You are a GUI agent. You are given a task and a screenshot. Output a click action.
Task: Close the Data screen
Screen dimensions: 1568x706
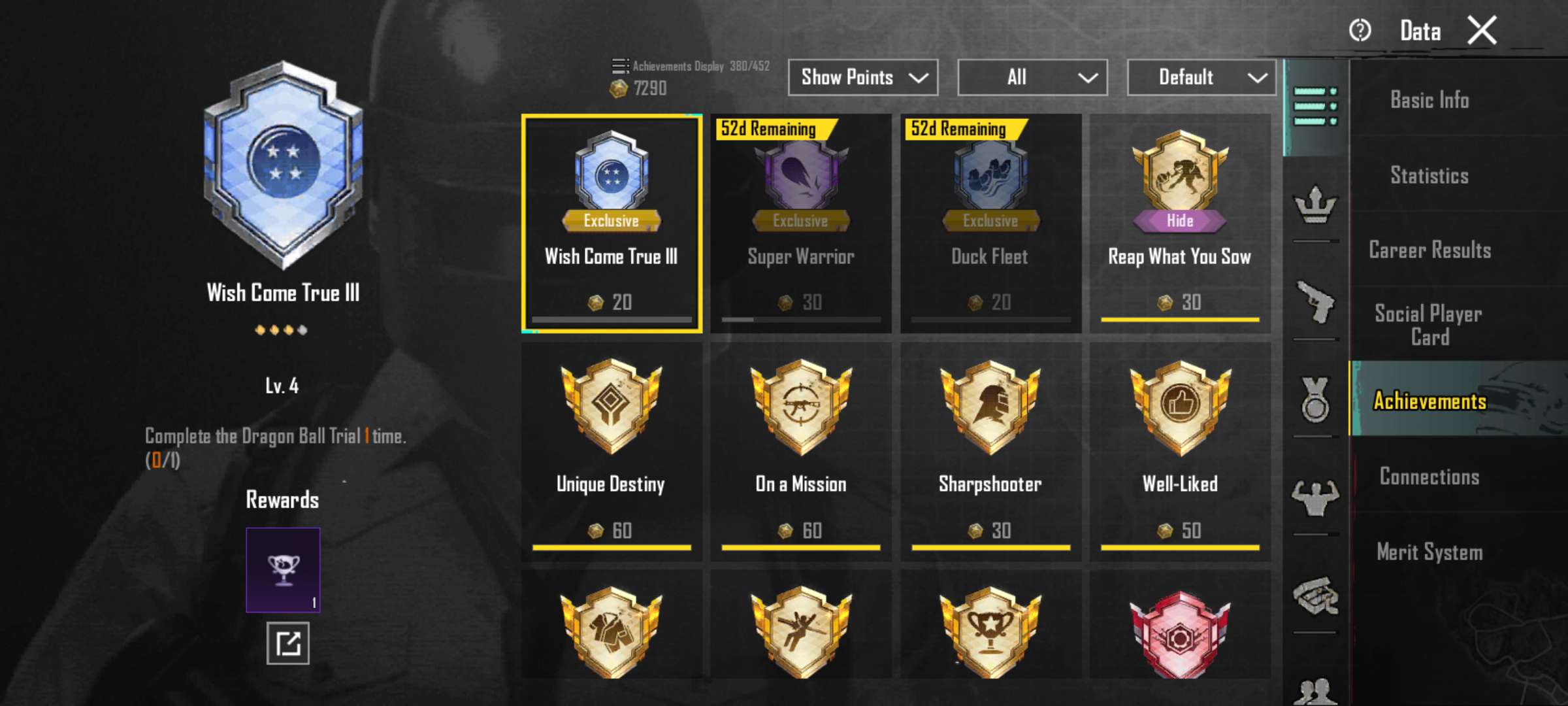click(1482, 31)
